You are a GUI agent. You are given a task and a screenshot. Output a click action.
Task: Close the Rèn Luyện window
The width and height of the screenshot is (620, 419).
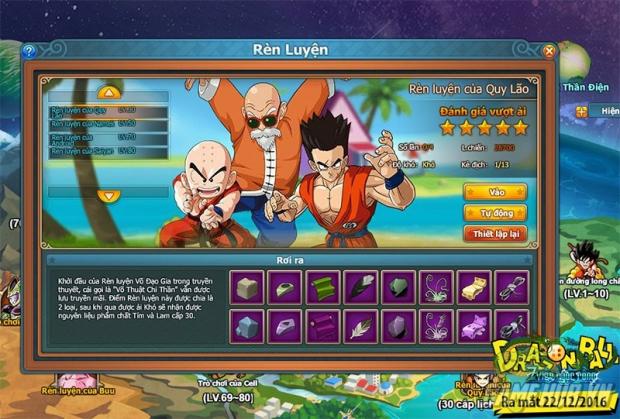pos(549,50)
